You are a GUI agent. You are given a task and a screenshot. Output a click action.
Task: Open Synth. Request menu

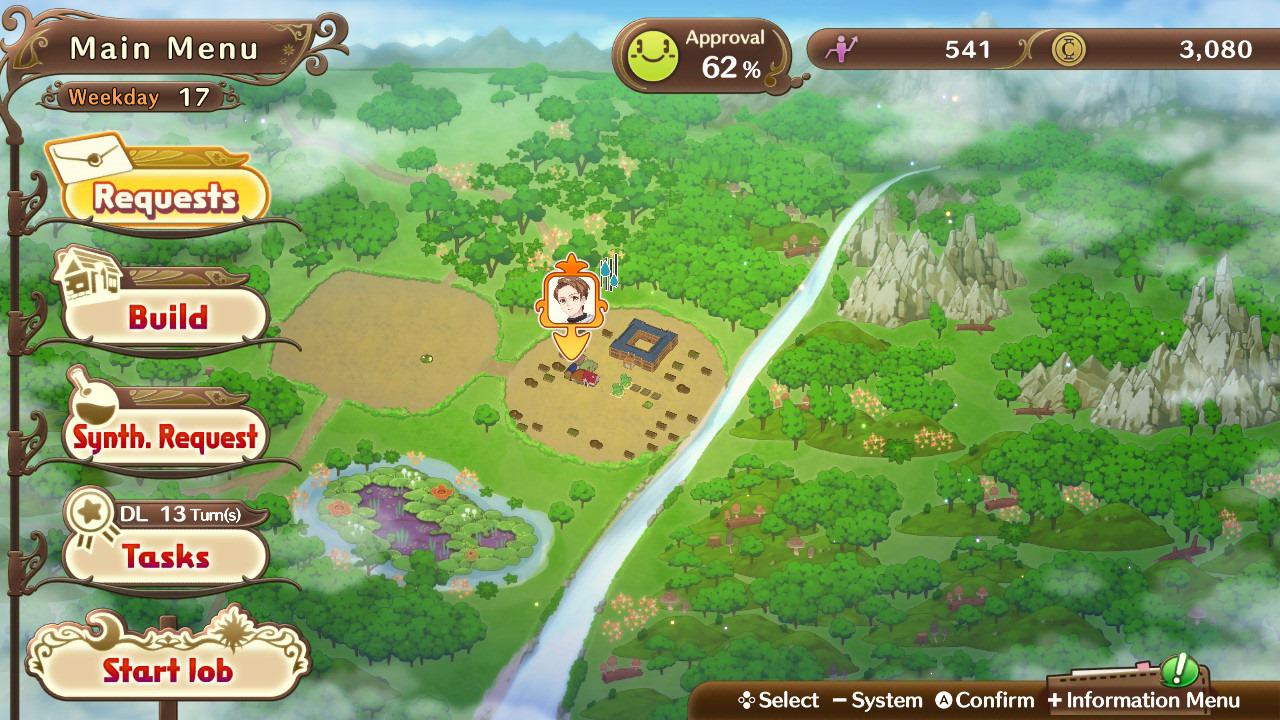click(166, 437)
